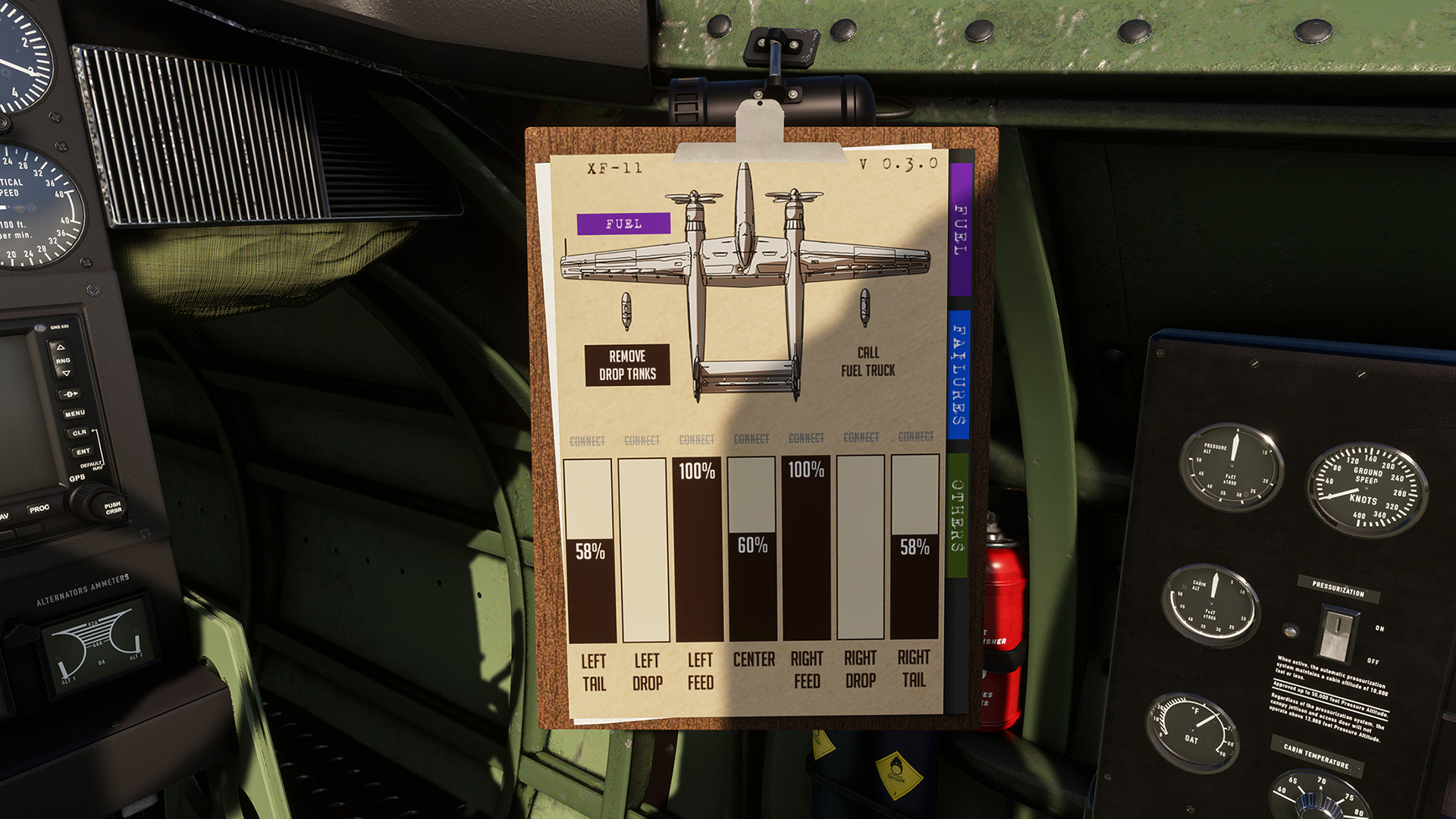Screen dimensions: 1456x819
Task: Set the Left Tail fuel level bar
Action: click(x=589, y=551)
